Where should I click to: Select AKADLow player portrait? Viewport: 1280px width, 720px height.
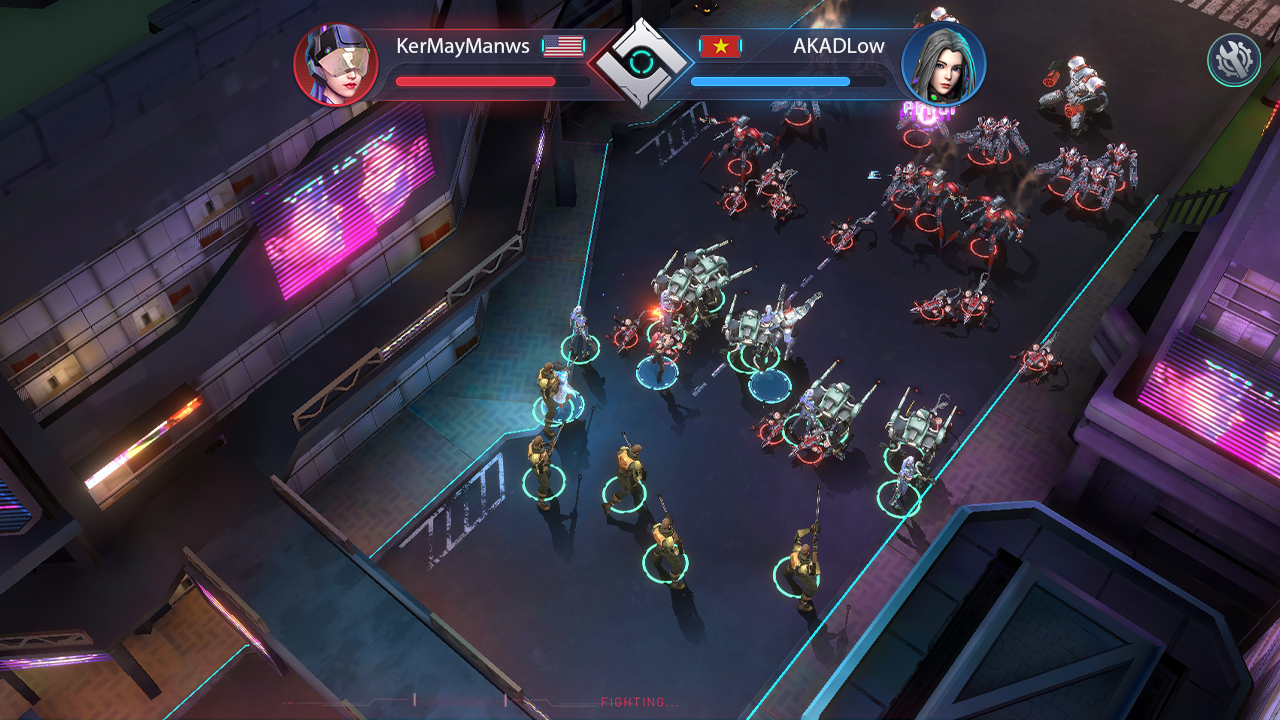click(x=943, y=65)
